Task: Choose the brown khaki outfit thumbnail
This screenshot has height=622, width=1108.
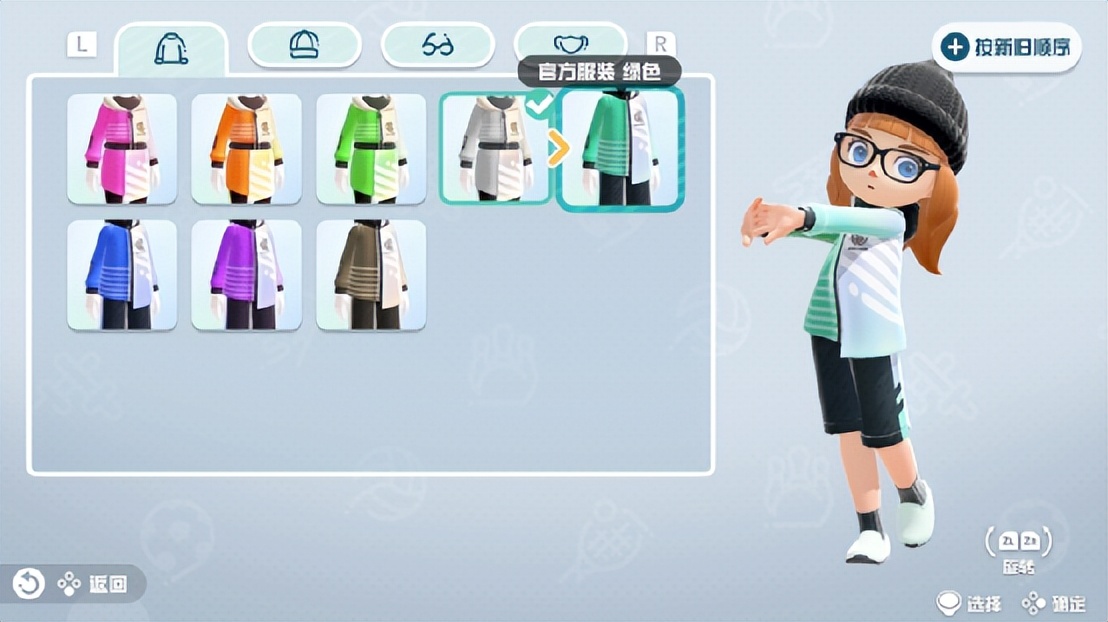Action: 371,275
